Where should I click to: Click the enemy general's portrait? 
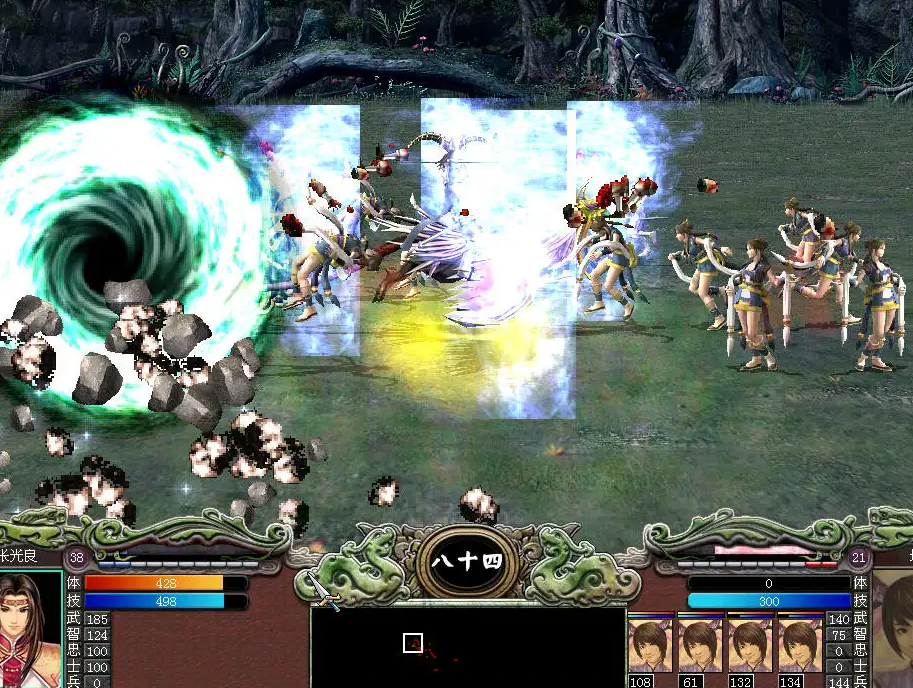pyautogui.click(x=893, y=630)
